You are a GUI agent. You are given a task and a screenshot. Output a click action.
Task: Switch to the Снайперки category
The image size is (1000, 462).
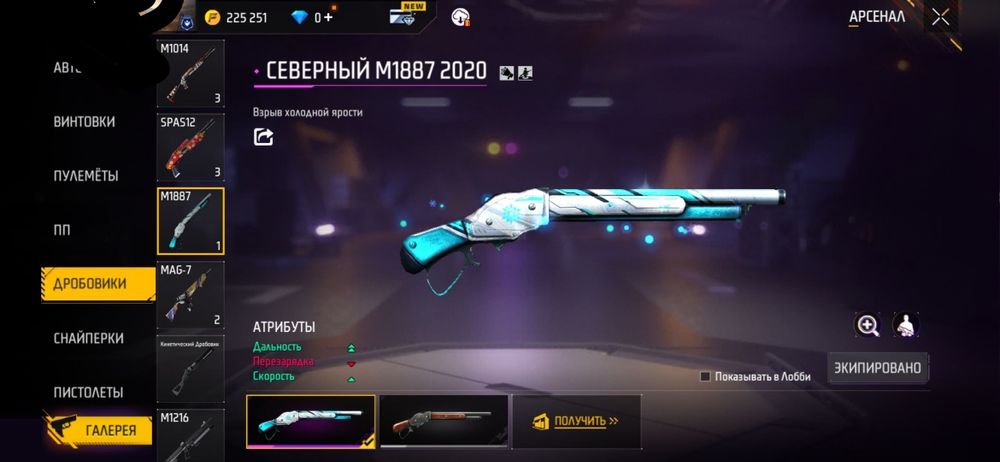point(88,338)
